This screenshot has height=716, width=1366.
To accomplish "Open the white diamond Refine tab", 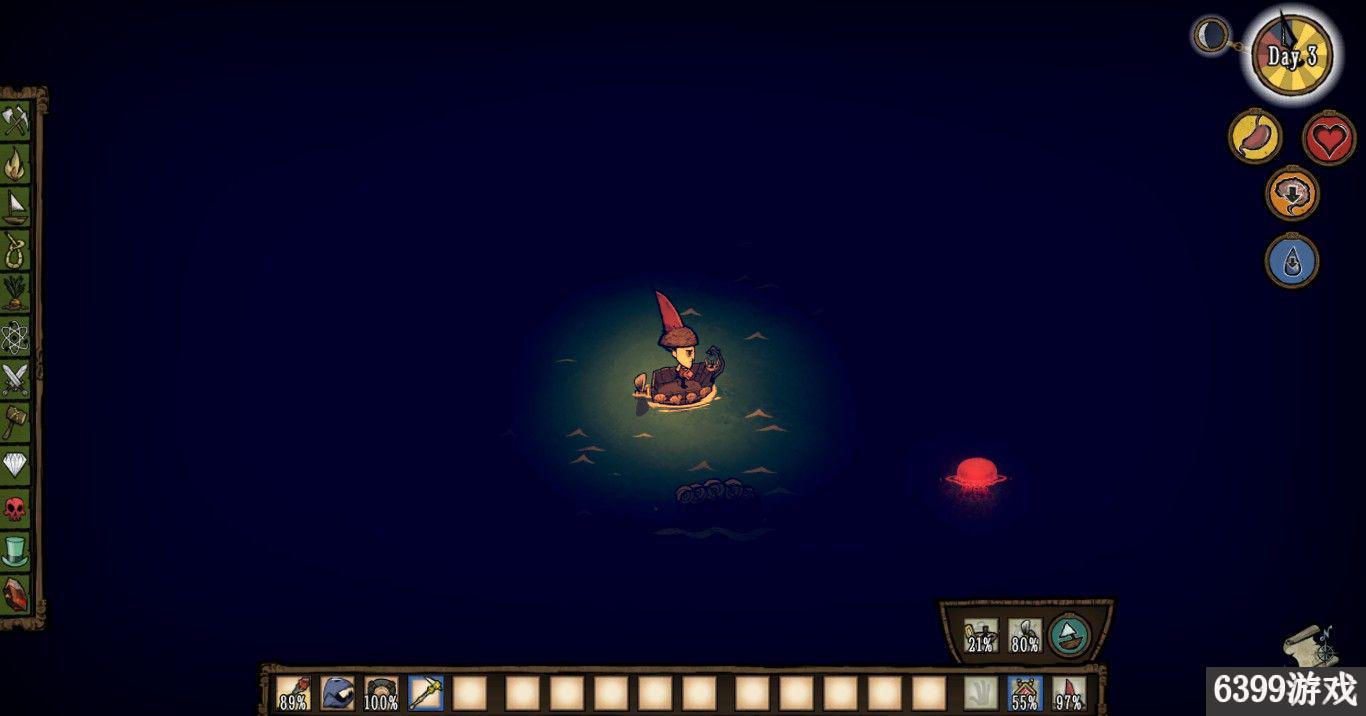I will click(x=17, y=465).
